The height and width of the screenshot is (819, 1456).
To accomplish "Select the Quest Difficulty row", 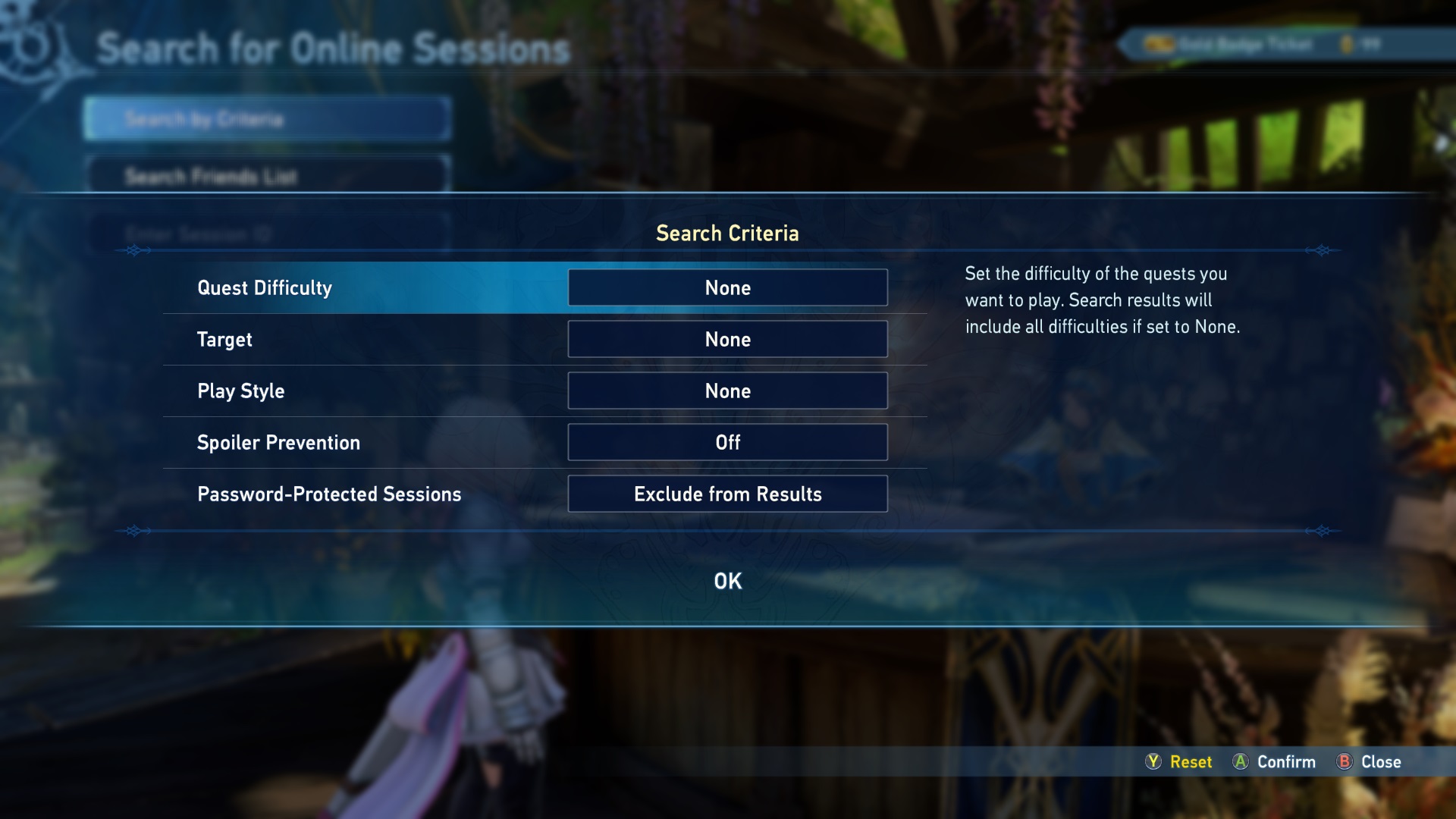I will (265, 288).
